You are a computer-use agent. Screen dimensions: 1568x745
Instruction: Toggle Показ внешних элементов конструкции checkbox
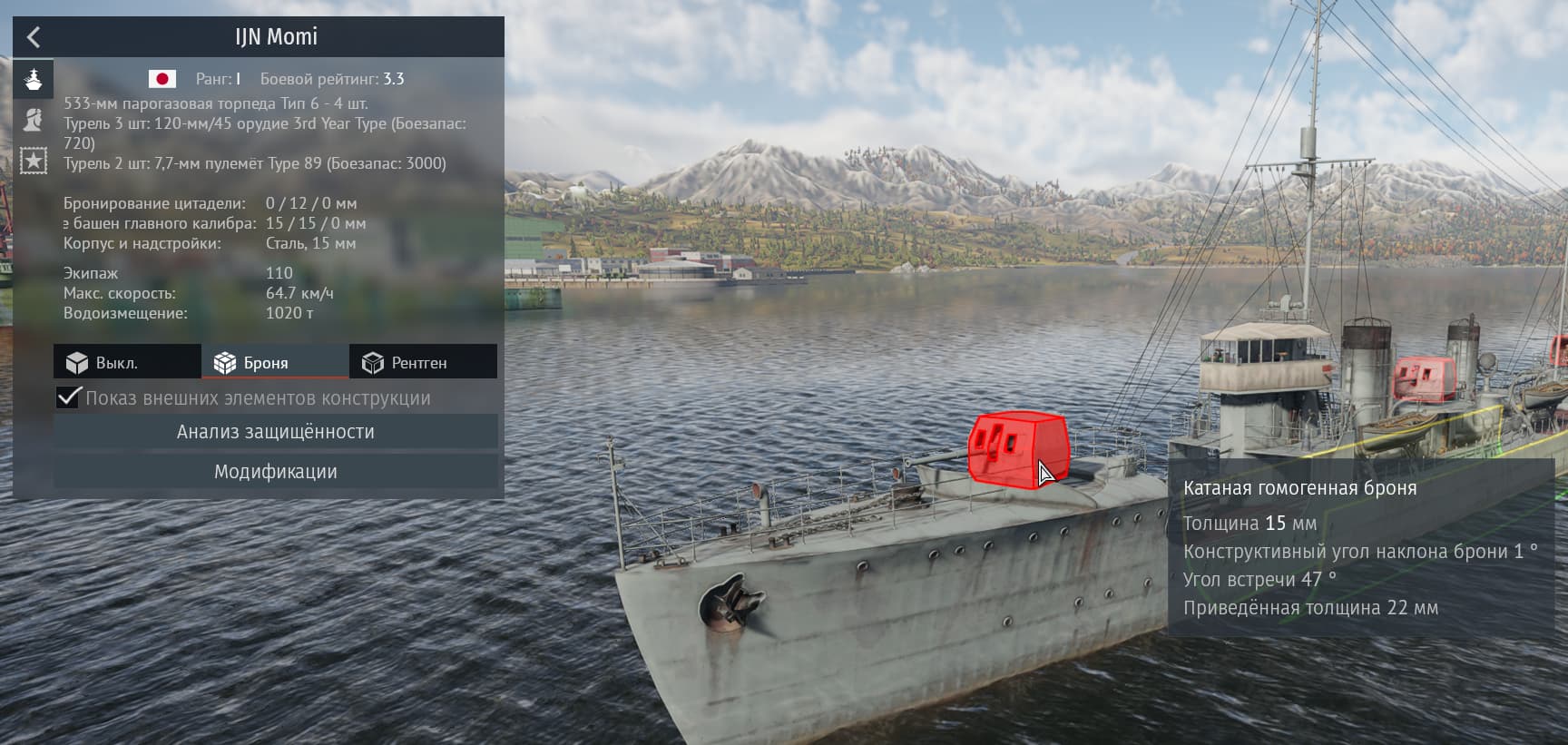click(x=69, y=397)
